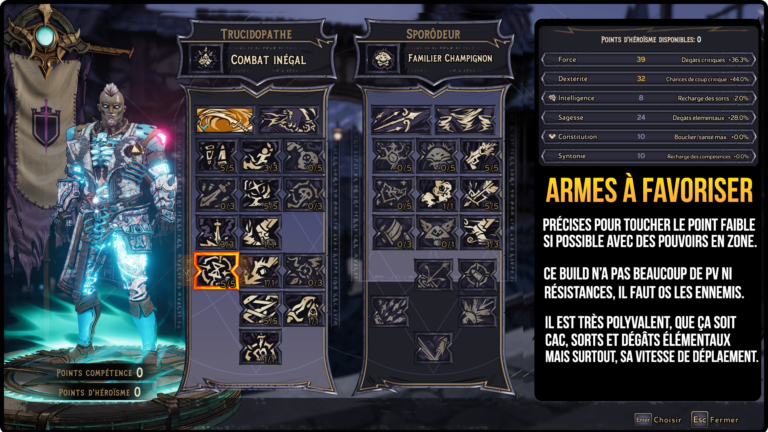Select the bottom capstone skill of Sporôdeur tree

point(433,347)
